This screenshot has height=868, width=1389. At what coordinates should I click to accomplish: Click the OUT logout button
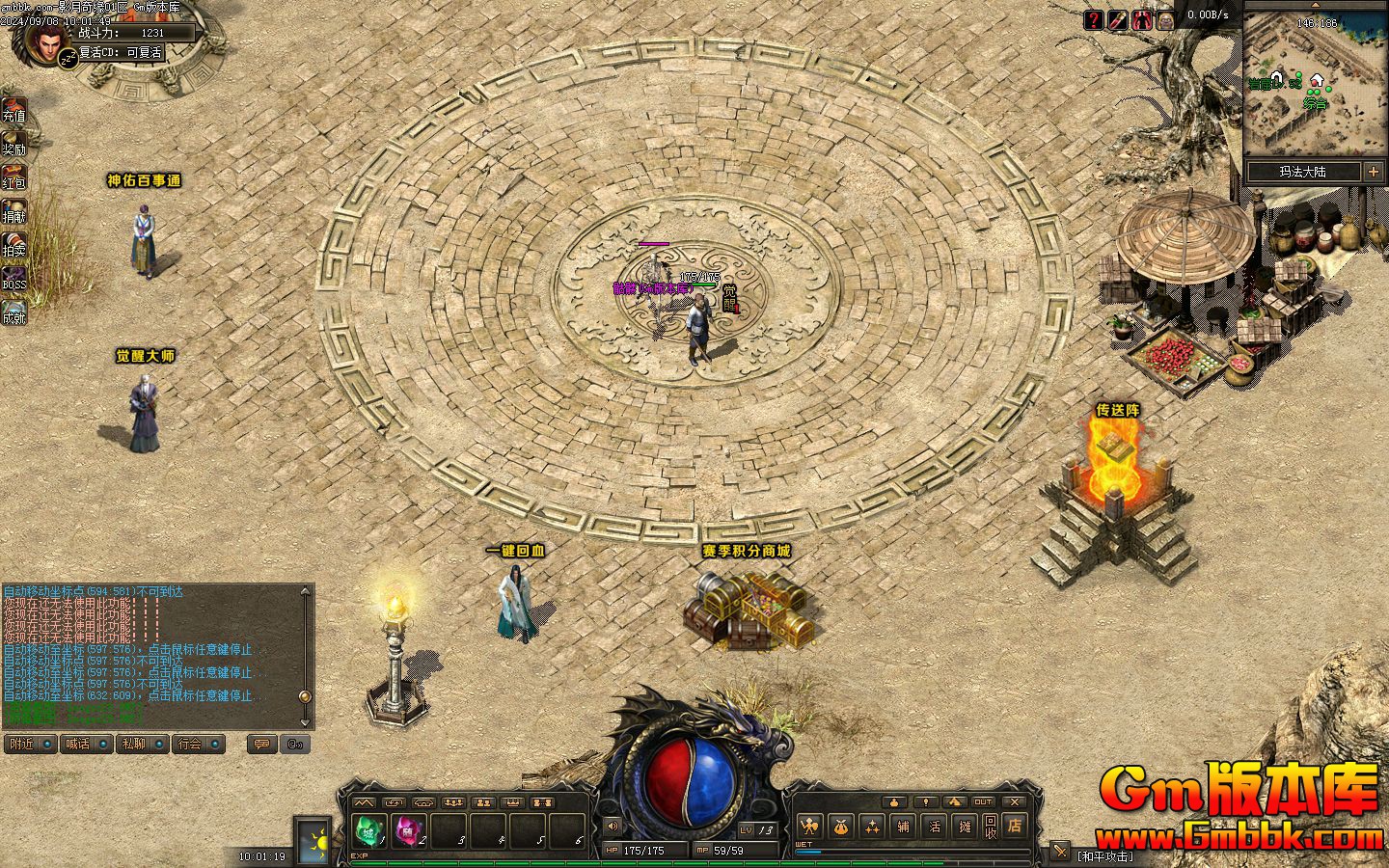[983, 801]
